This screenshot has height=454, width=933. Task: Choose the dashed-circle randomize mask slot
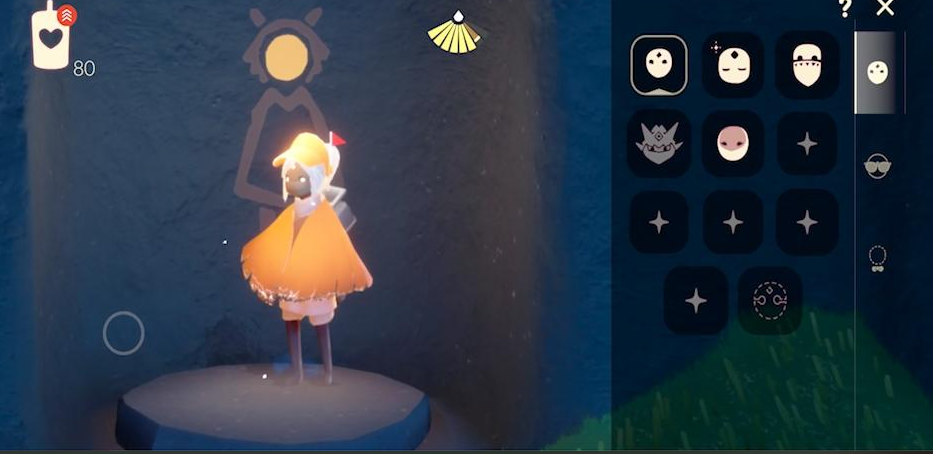[x=770, y=299]
